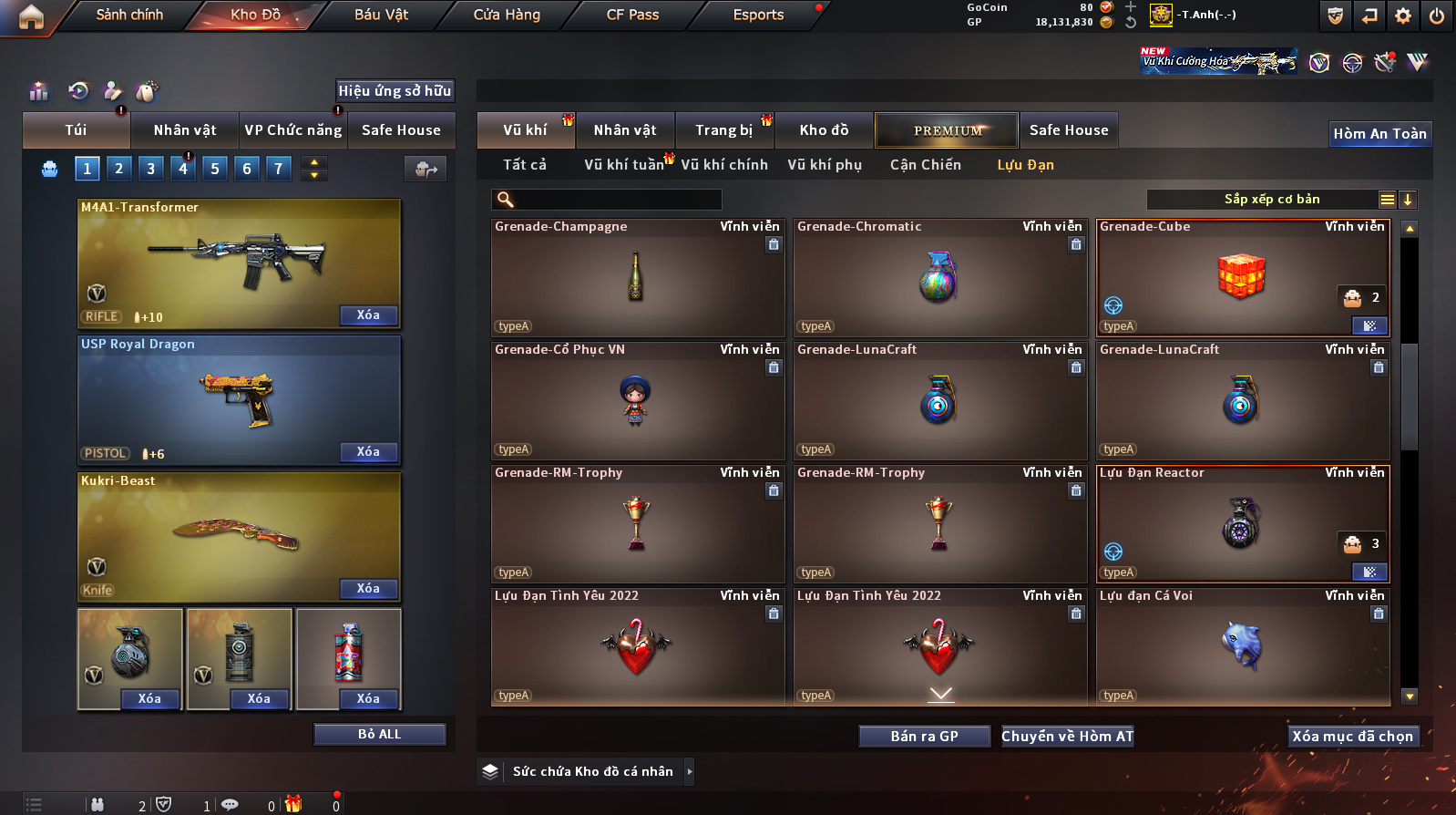Remove the M4A1-Transformer with Xóa
Viewport: 1456px width, 815px height.
[368, 315]
